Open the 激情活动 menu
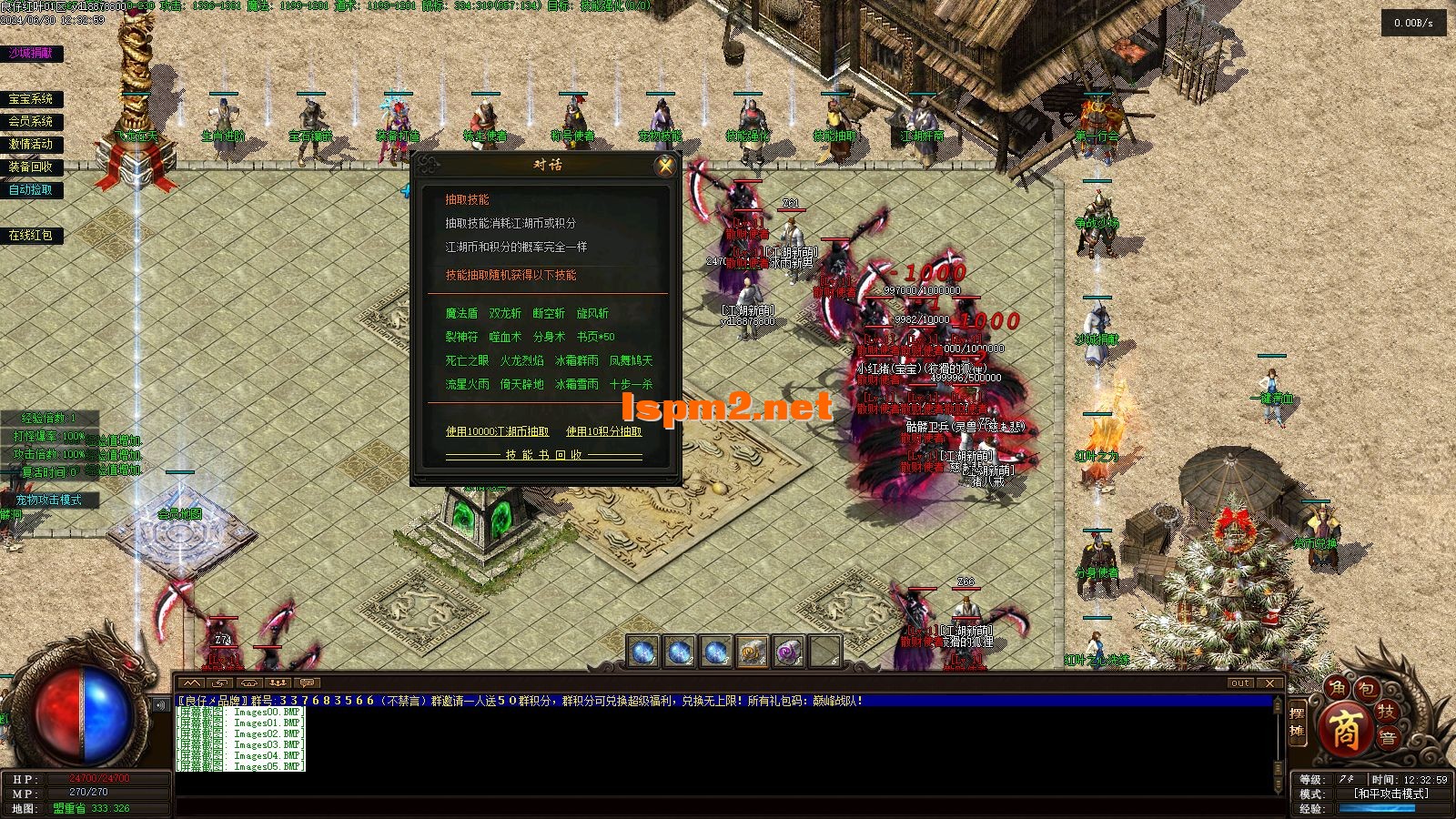 pyautogui.click(x=31, y=144)
